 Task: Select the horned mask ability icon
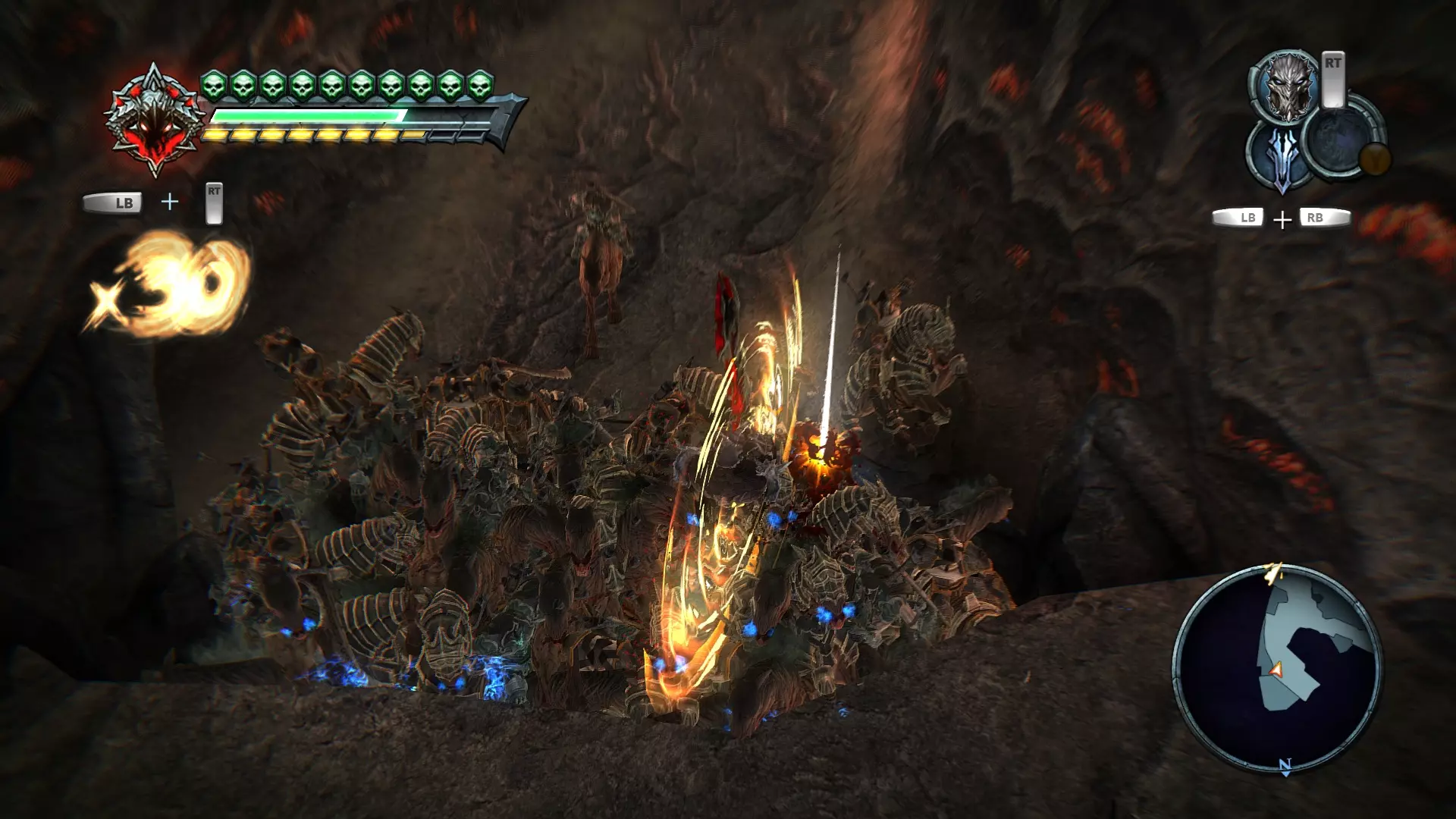(1287, 86)
